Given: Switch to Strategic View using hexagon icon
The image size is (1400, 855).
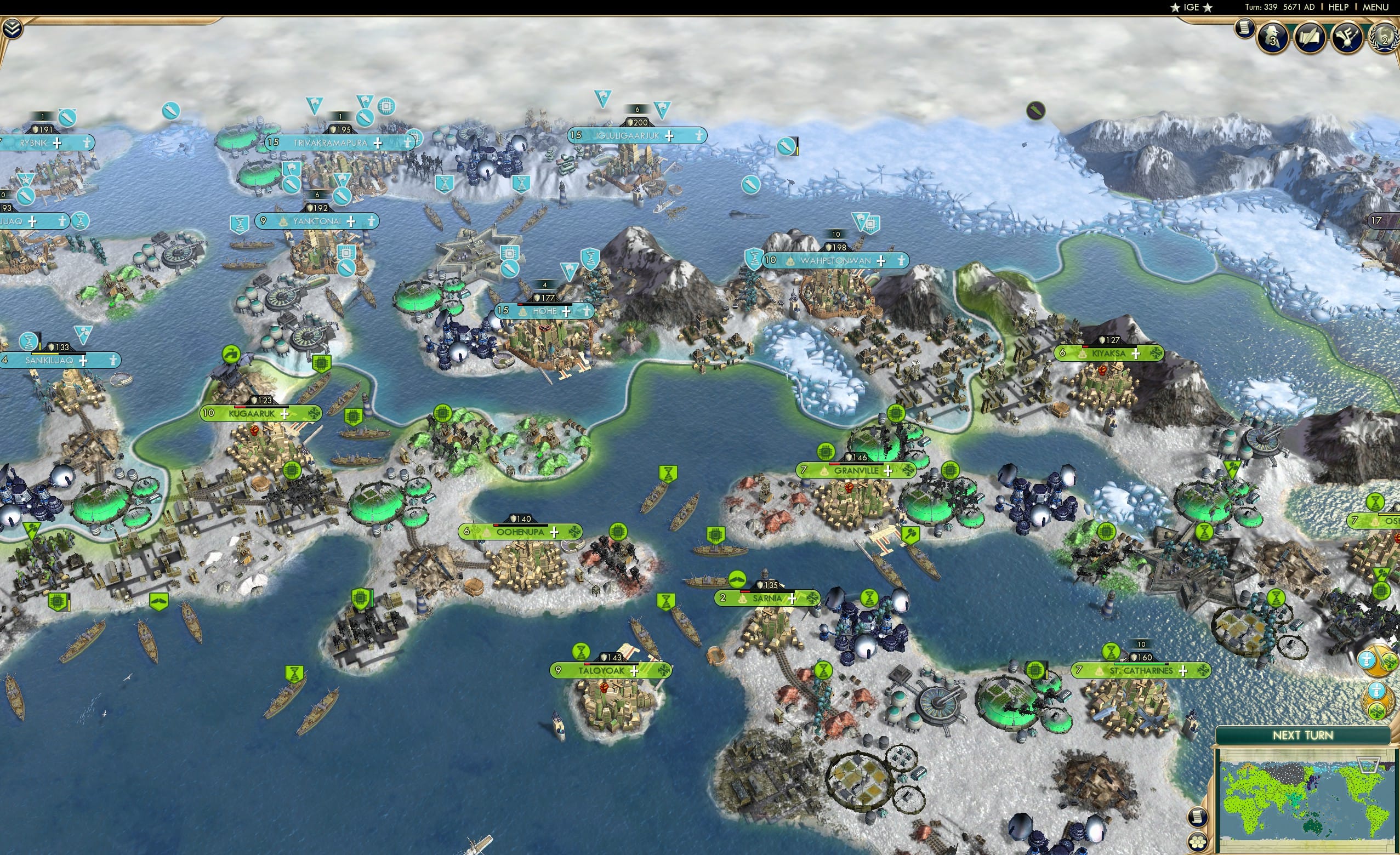Looking at the screenshot, I should (x=1198, y=842).
